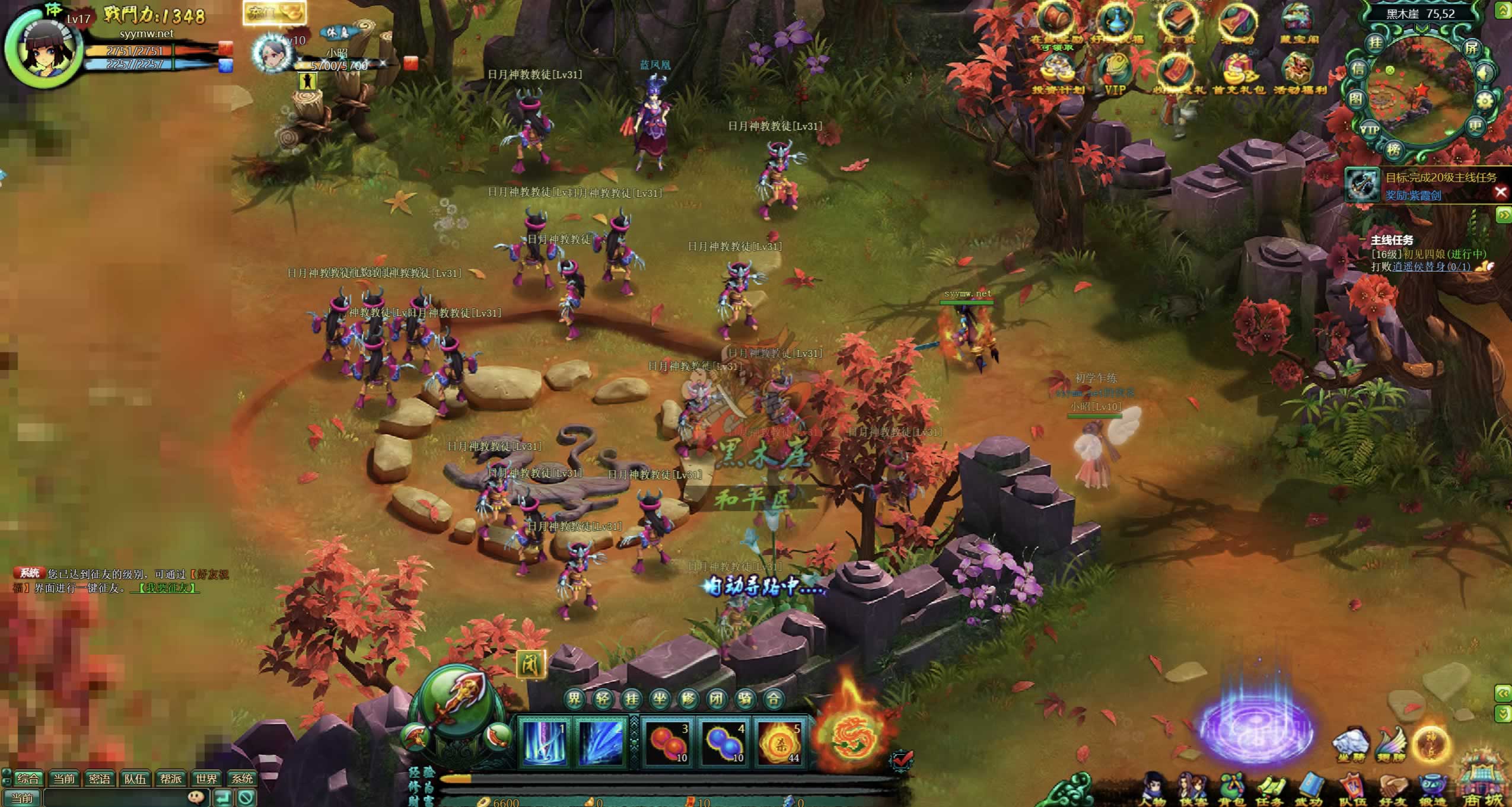This screenshot has width=1512, height=807.
Task: Open the 投资计划 investment plan icon
Action: click(1058, 74)
